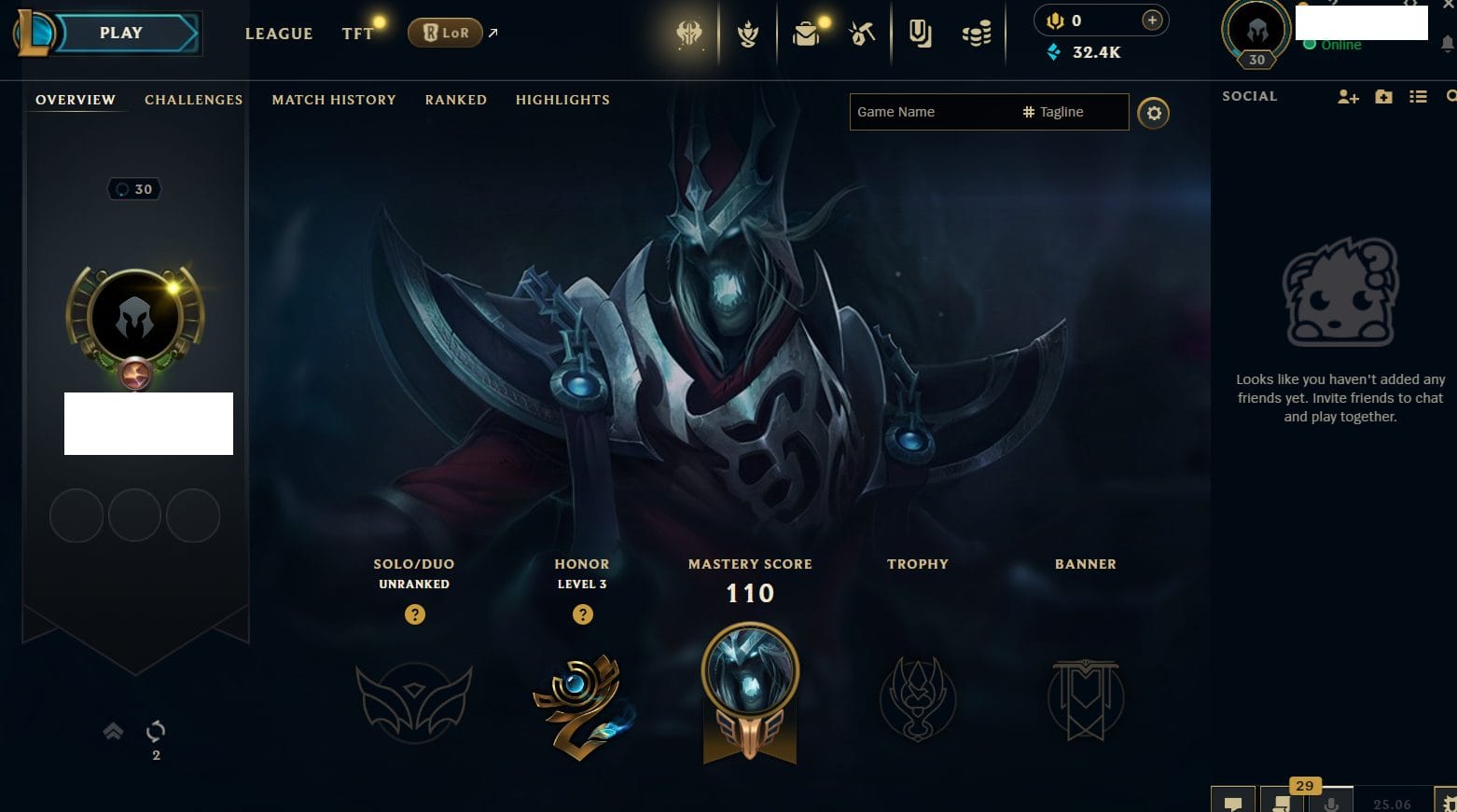Select the Overview tab
The width and height of the screenshot is (1457, 812).
tap(76, 100)
